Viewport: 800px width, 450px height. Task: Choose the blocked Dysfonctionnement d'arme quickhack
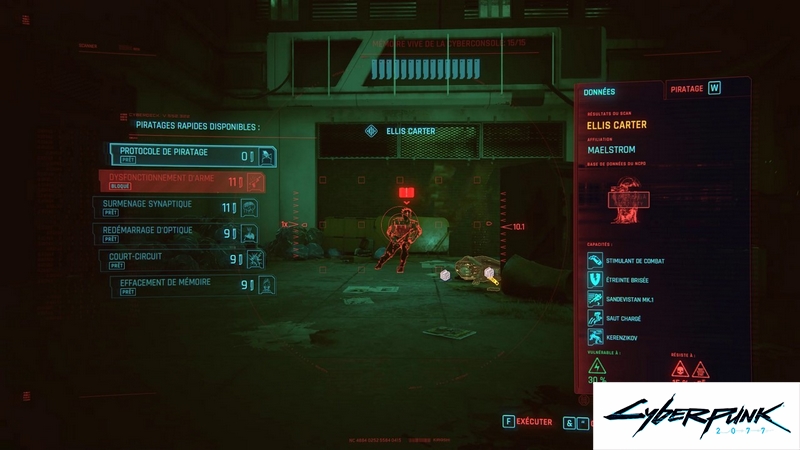tap(182, 181)
